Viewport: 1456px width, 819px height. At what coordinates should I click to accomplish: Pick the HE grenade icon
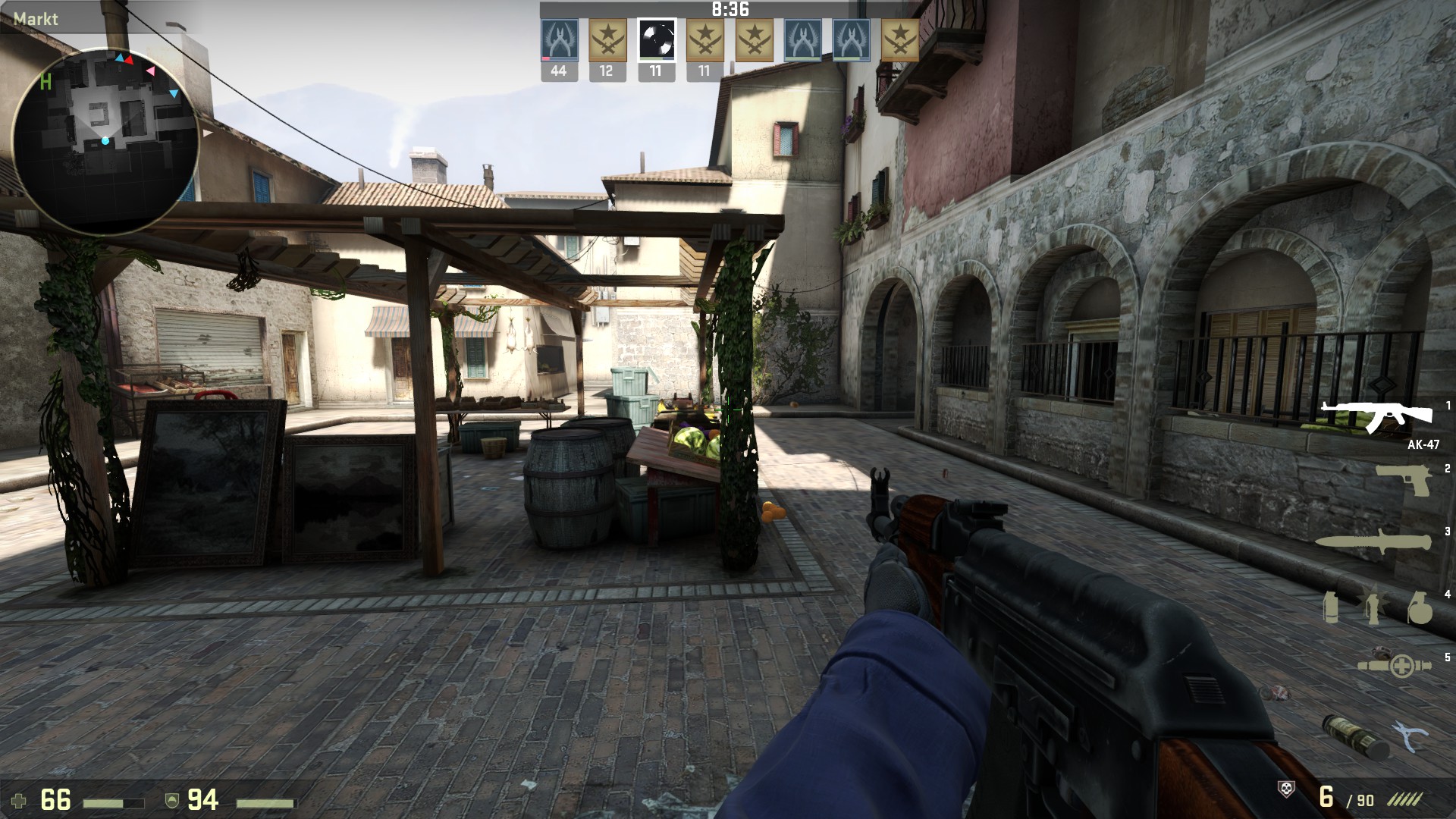coord(1419,607)
